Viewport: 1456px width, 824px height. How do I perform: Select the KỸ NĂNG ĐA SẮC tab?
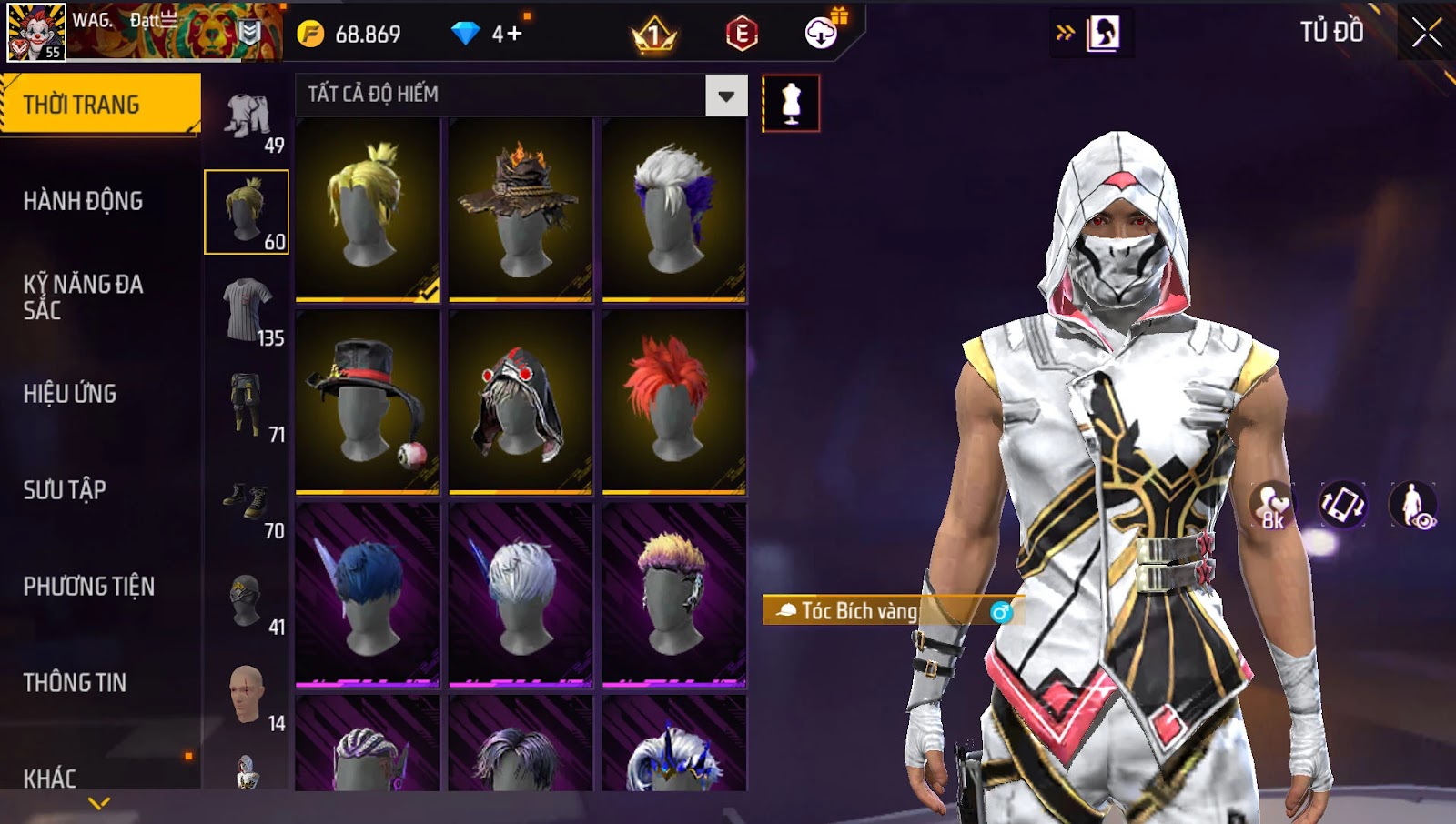[84, 297]
